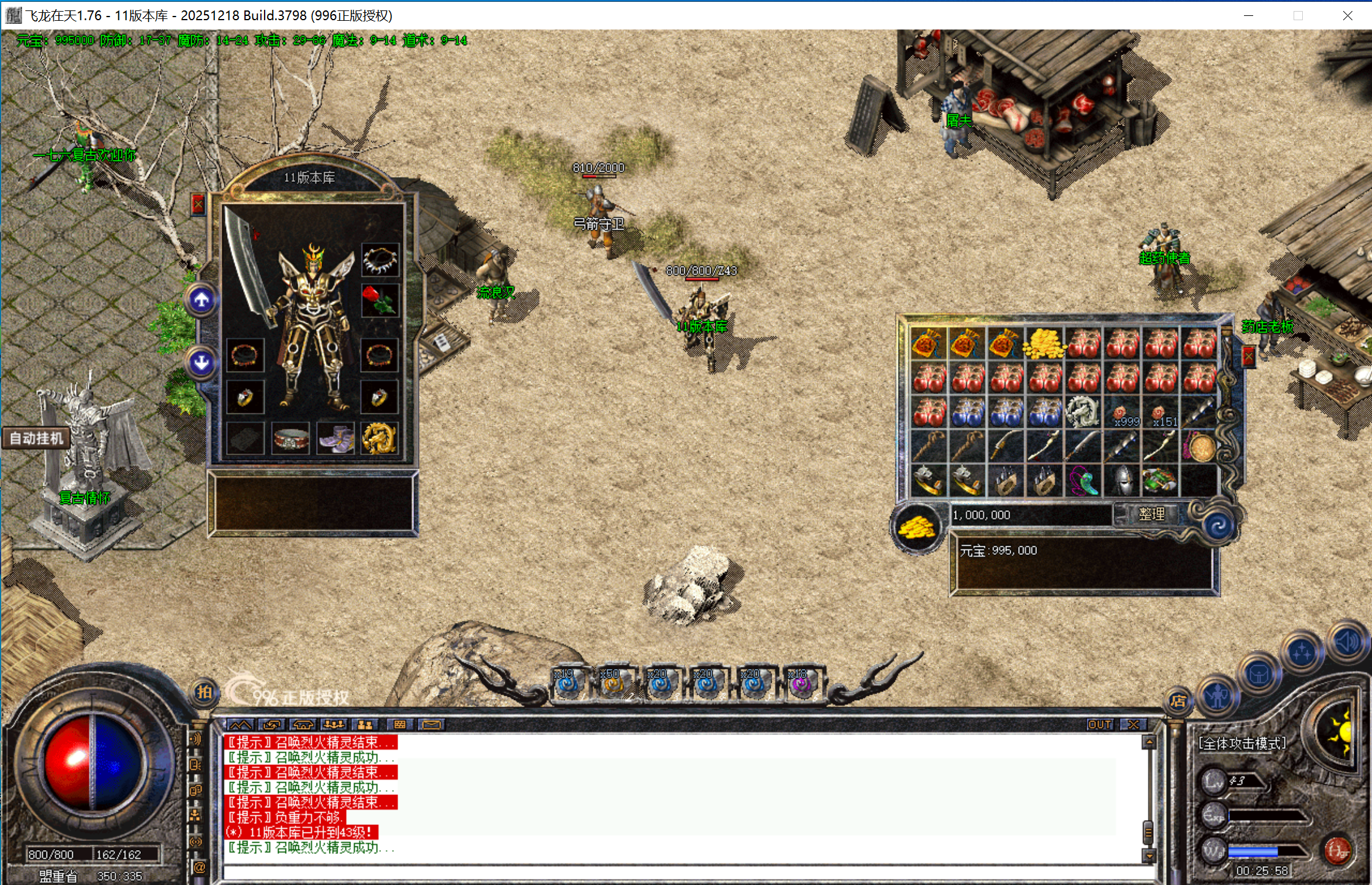Screen dimensions: 1372x885
Task: Click the down arrow on character panel
Action: (x=202, y=363)
